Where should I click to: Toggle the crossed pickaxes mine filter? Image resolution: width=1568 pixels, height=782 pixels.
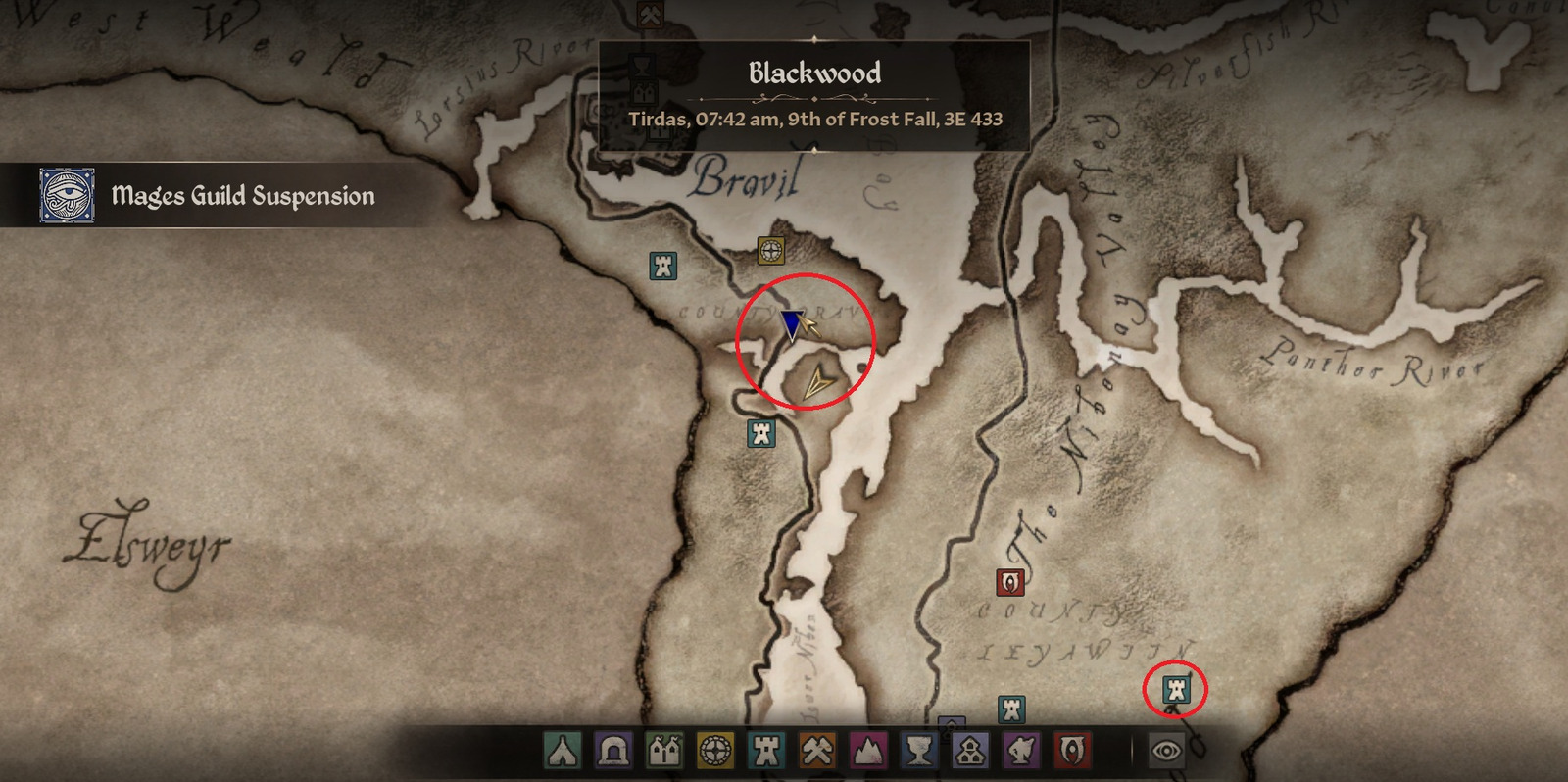[817, 751]
